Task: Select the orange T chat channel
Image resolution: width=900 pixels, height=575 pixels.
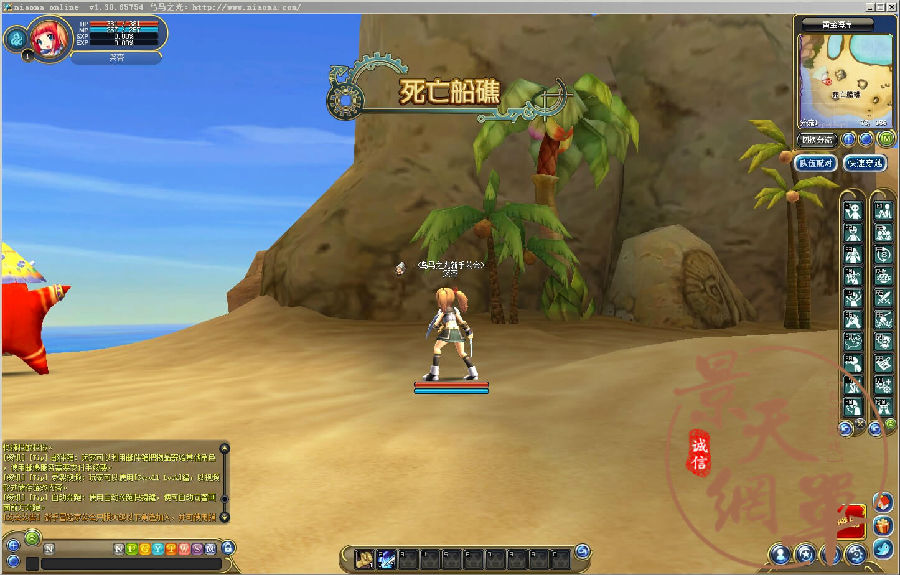Action: [170, 549]
